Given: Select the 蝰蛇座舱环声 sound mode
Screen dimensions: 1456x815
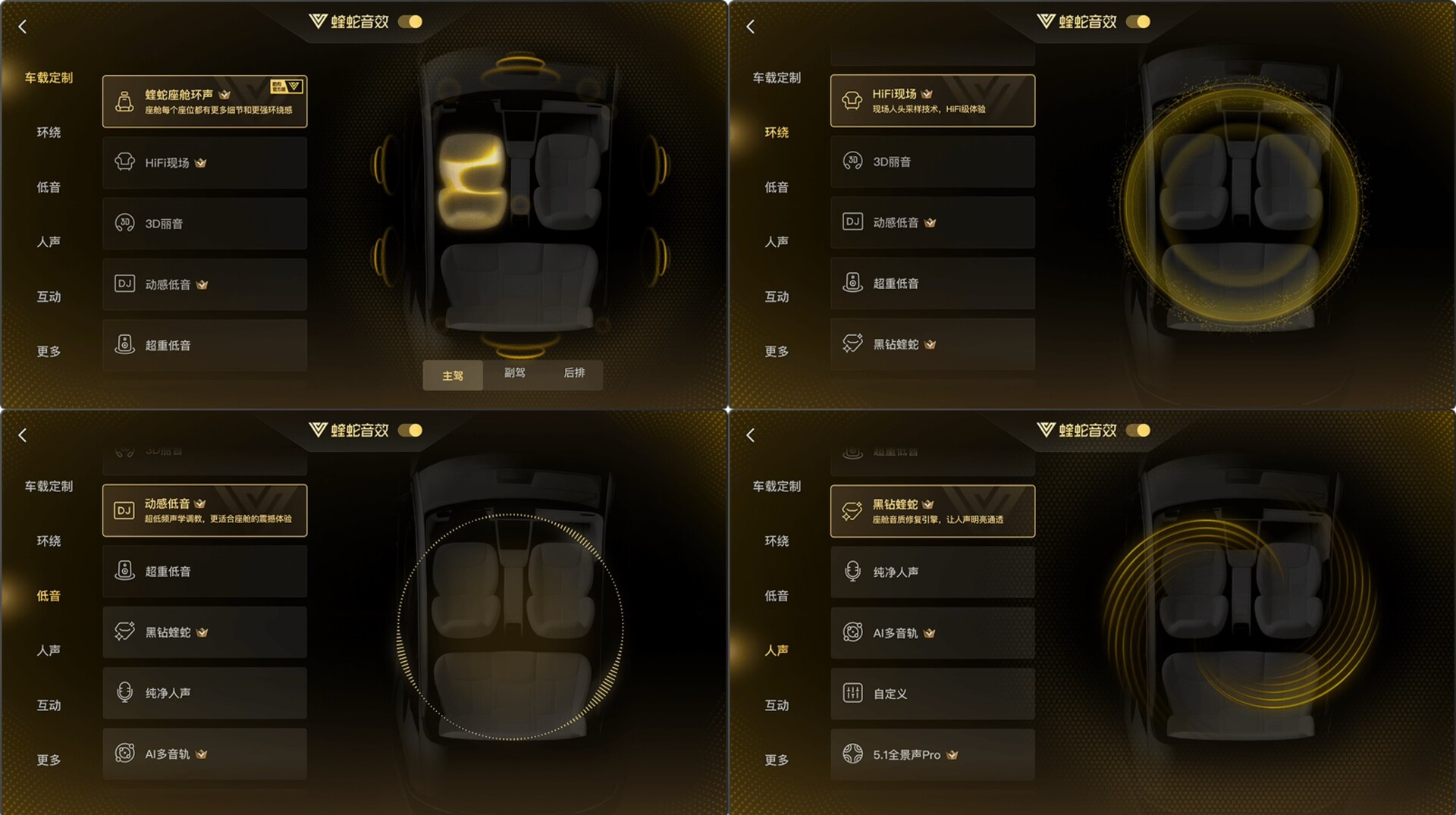Looking at the screenshot, I should click(x=204, y=102).
